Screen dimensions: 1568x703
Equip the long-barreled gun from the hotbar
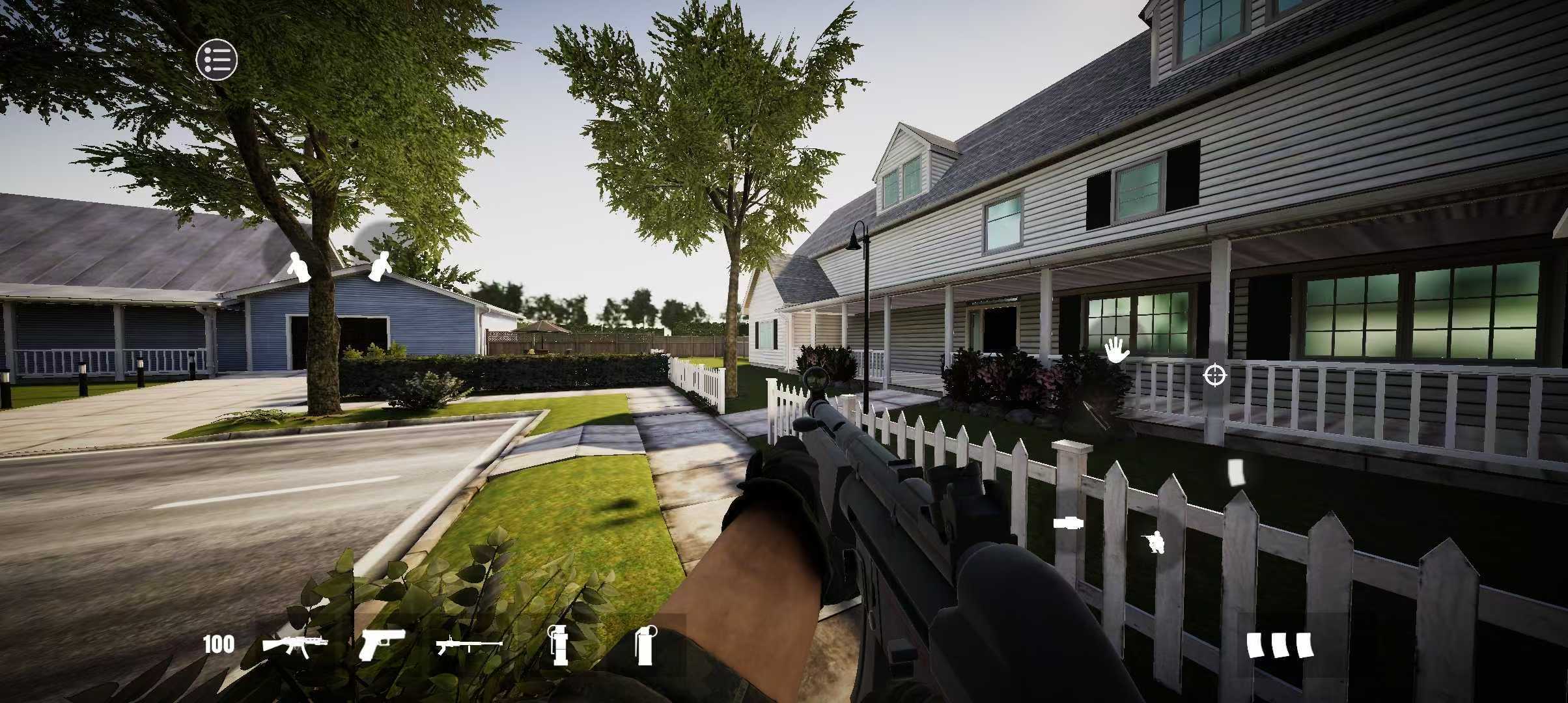tap(469, 645)
